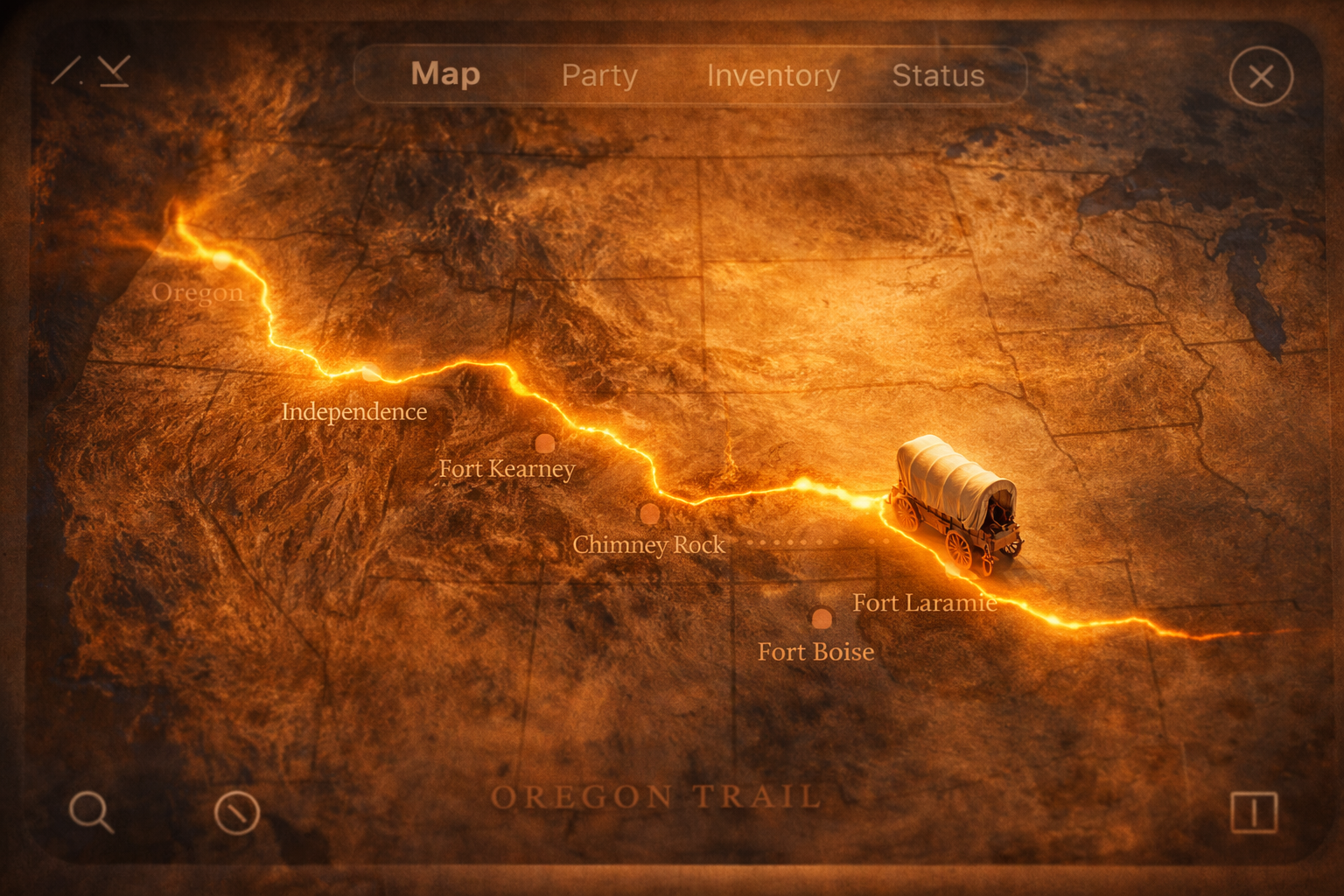The height and width of the screenshot is (896, 1344).
Task: Click the Fort Laramie label
Action: pos(925,603)
